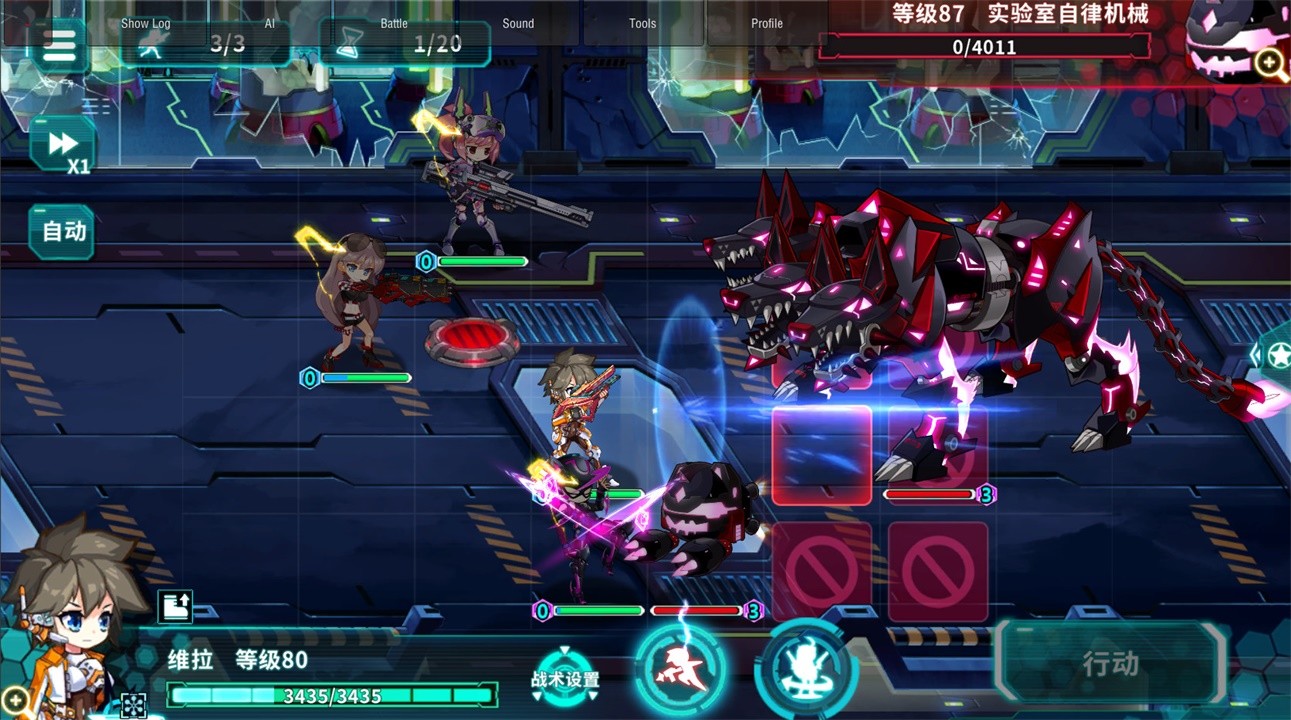Open the Battle tab
1291x720 pixels.
[394, 23]
